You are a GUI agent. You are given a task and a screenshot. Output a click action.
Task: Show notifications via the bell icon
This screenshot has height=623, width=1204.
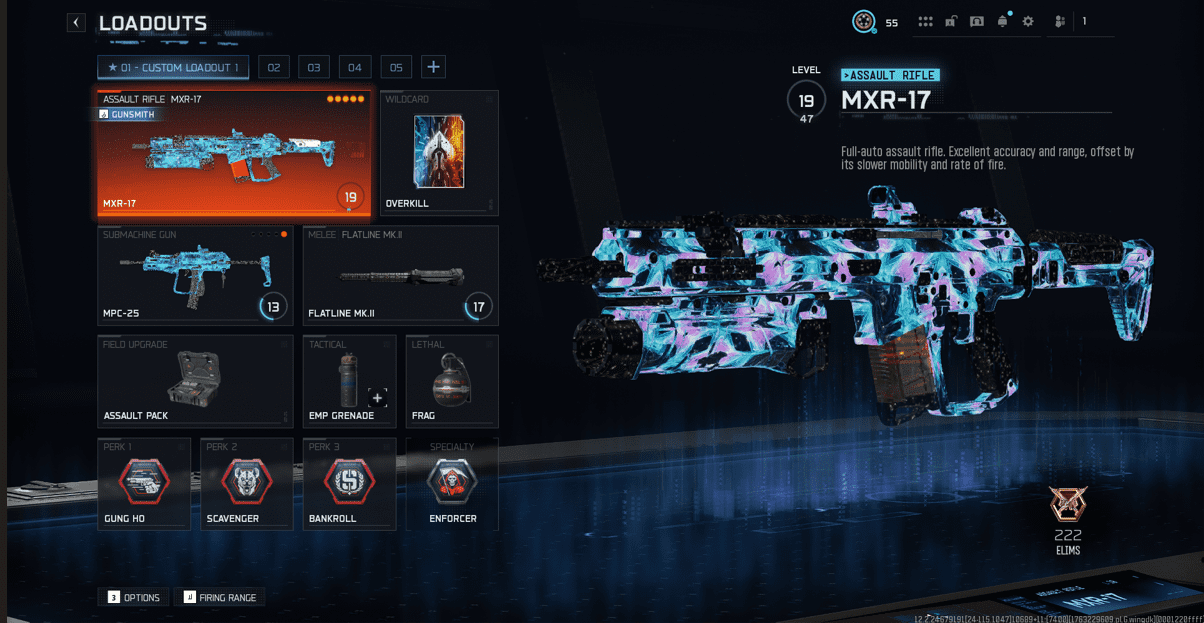point(1002,22)
